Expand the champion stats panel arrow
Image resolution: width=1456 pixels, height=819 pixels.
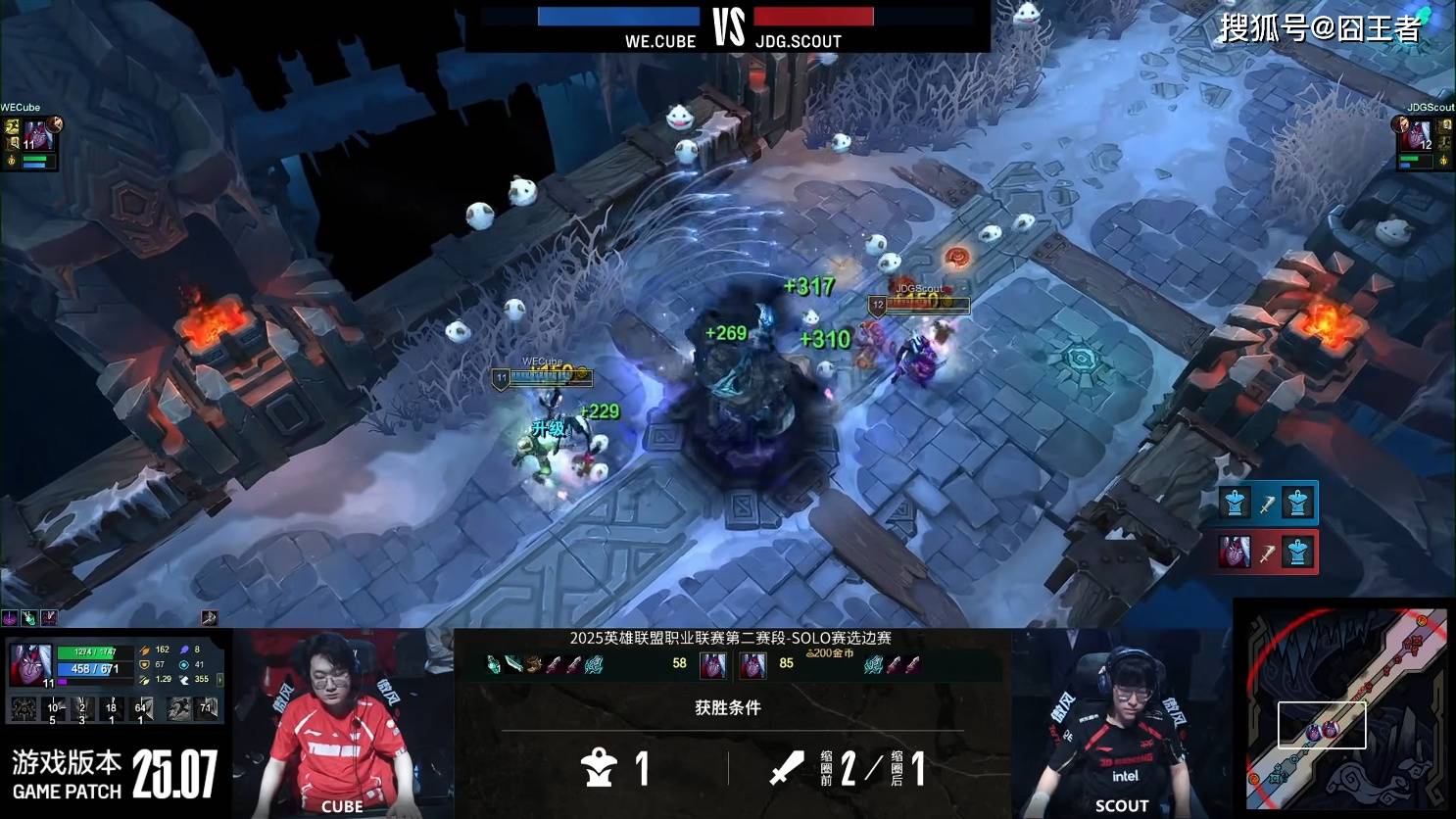(219, 678)
